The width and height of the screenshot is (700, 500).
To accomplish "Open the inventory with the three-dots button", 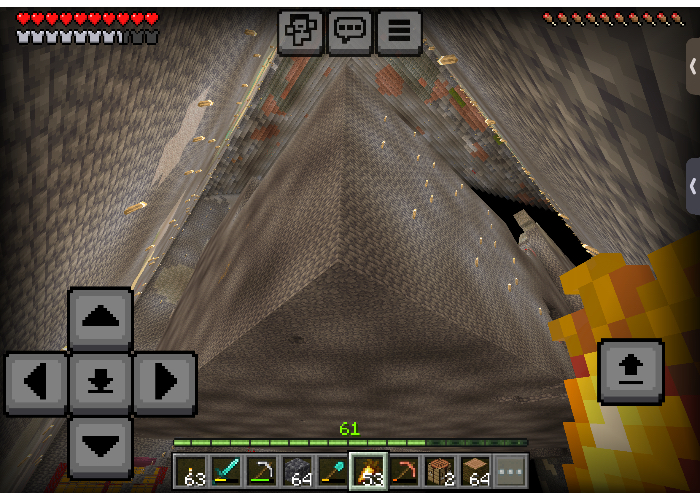I will [510, 471].
